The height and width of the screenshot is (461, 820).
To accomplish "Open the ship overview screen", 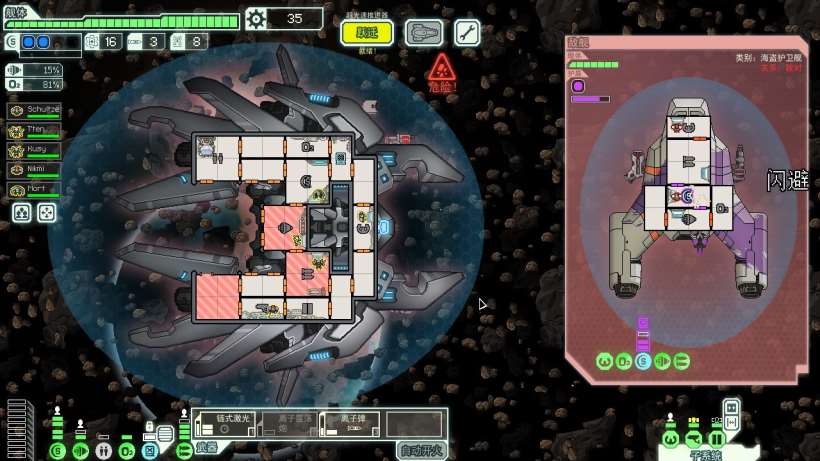I will 424,32.
